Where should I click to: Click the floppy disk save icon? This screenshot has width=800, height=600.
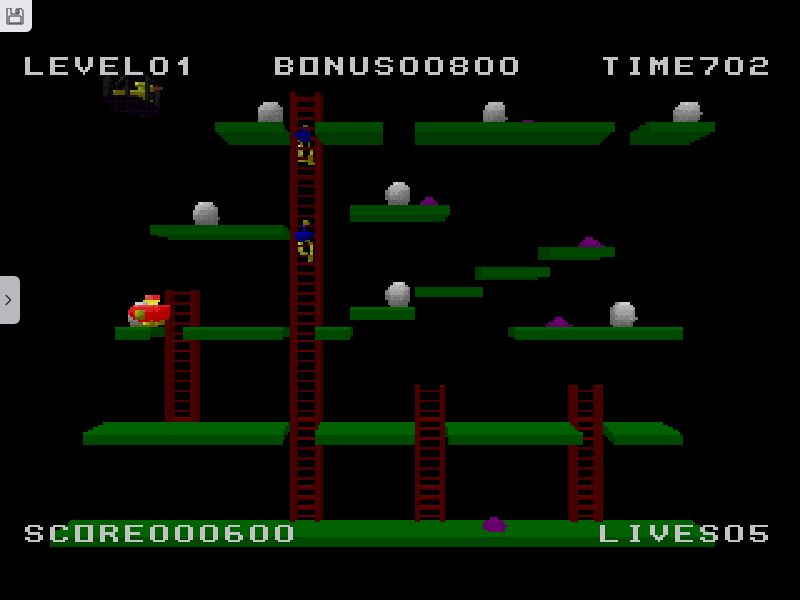click(x=15, y=15)
